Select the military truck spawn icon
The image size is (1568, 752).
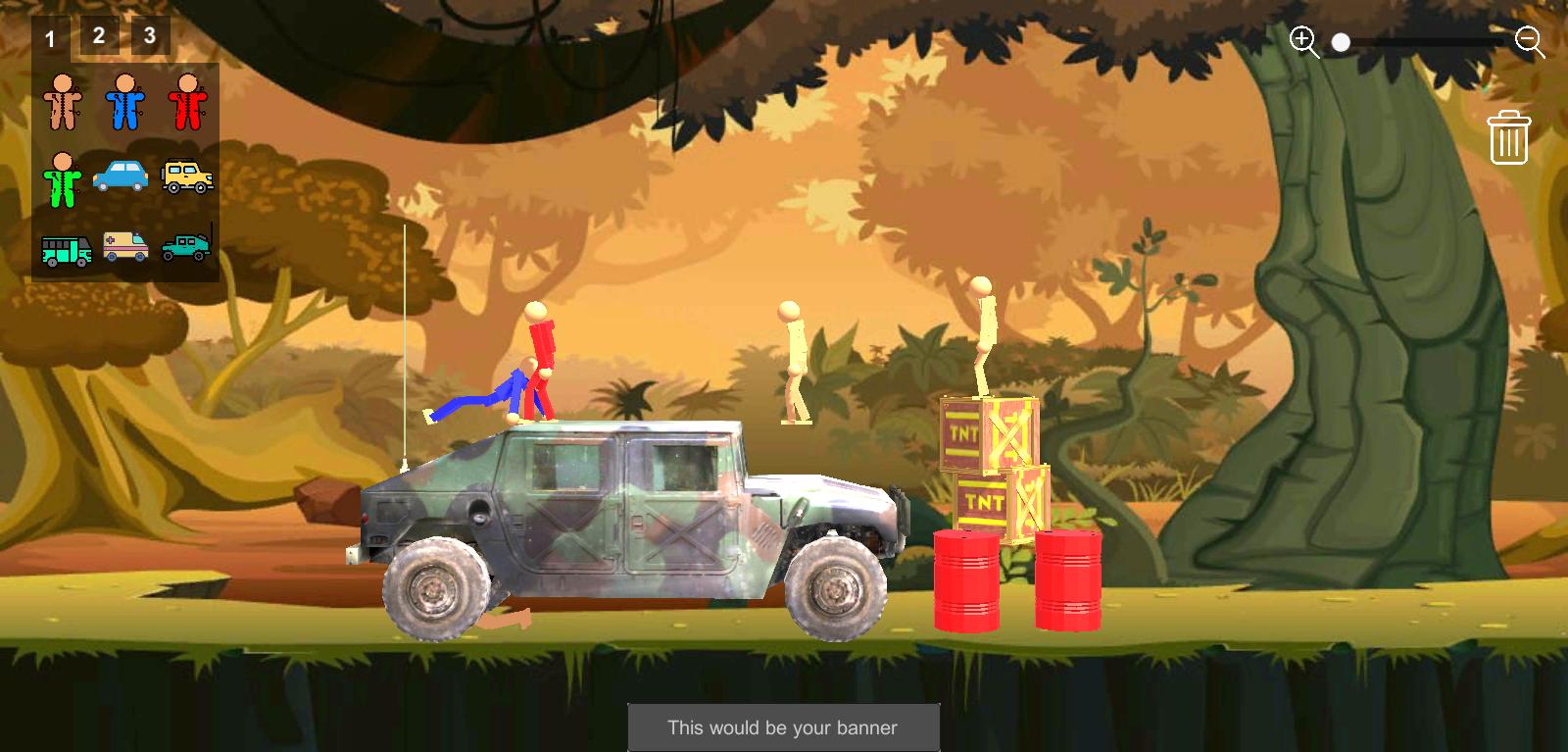186,248
